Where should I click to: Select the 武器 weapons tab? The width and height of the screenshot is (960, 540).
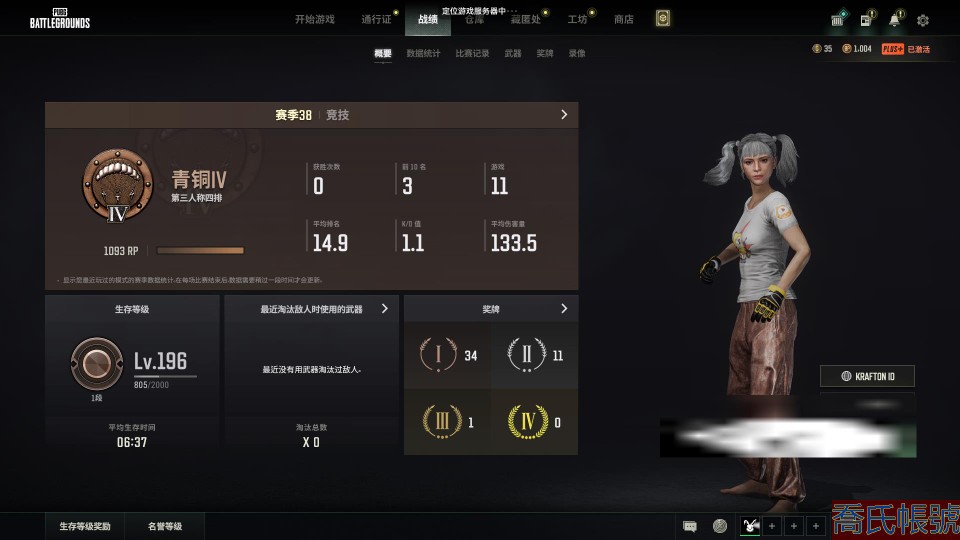[x=512, y=54]
